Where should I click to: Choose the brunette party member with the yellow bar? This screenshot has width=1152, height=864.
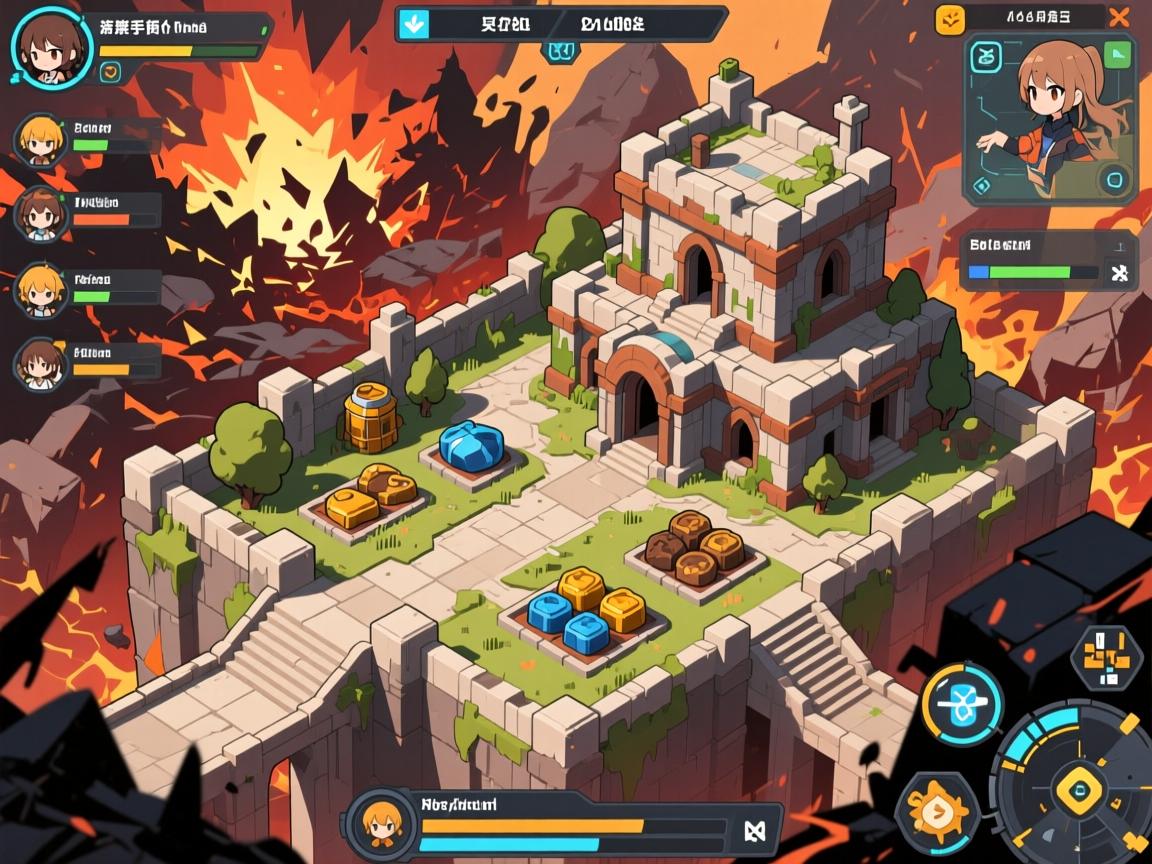40,363
